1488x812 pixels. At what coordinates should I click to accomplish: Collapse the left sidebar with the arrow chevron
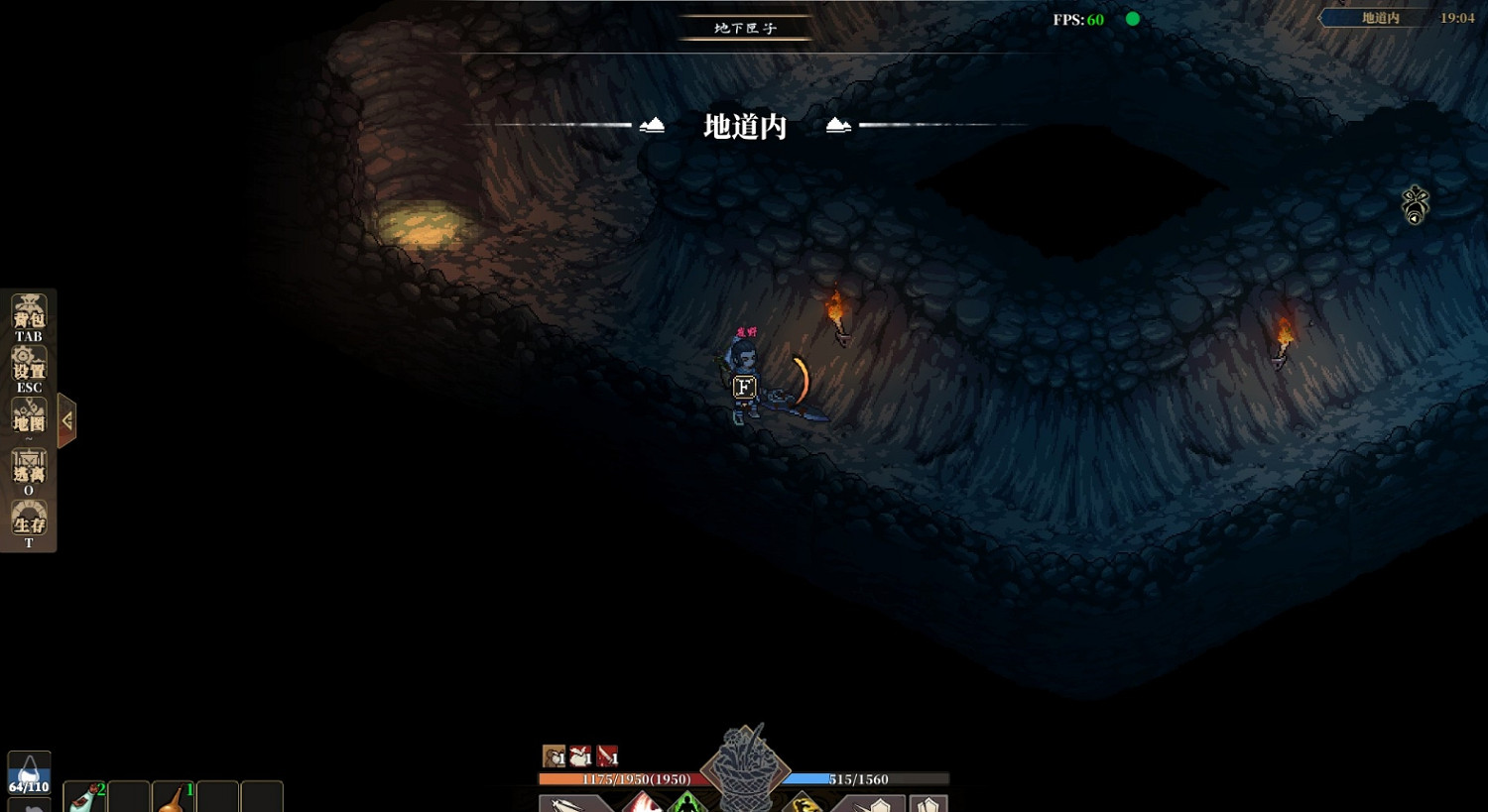(x=66, y=419)
